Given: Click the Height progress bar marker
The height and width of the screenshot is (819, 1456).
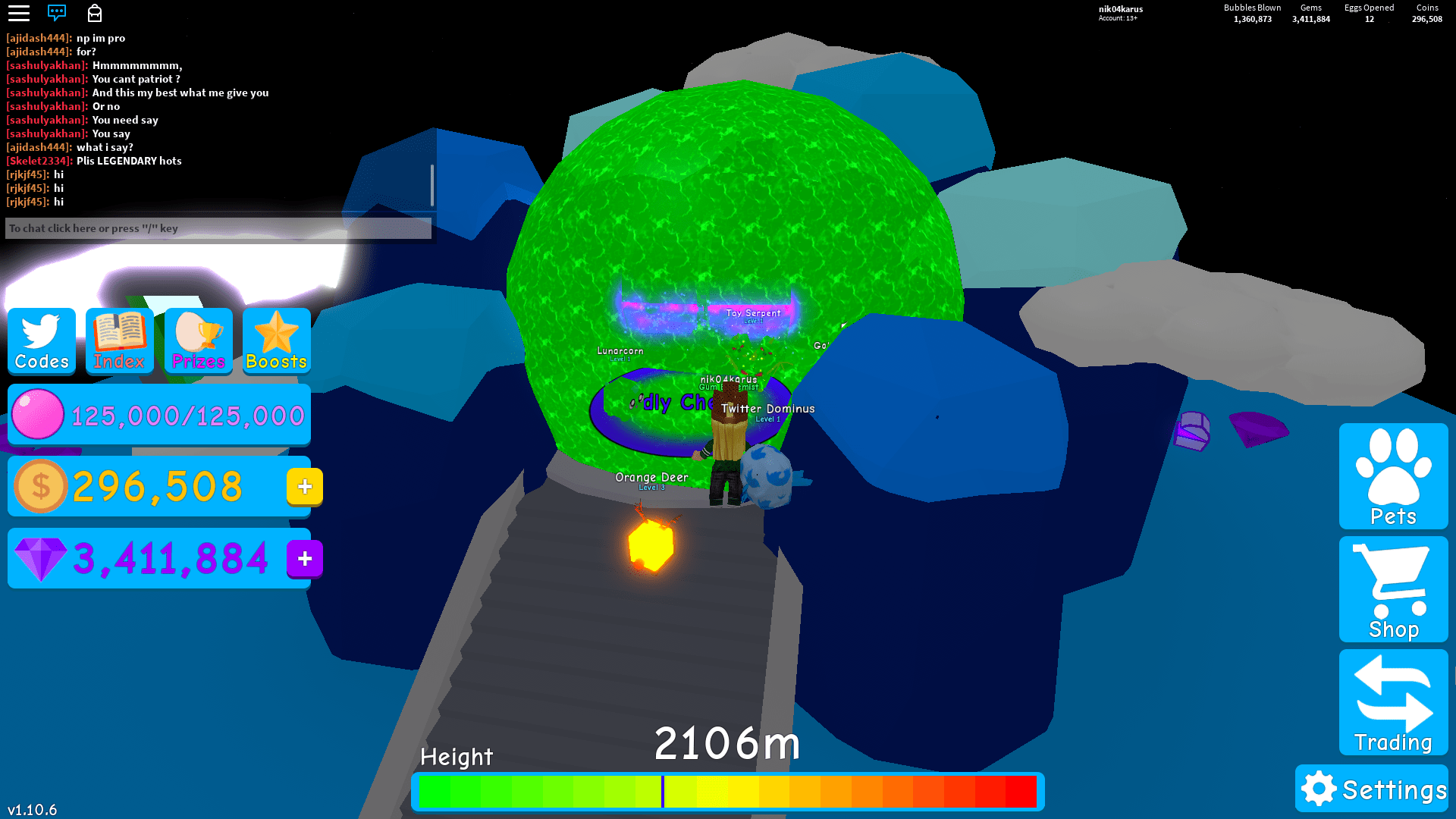Looking at the screenshot, I should click(x=664, y=791).
